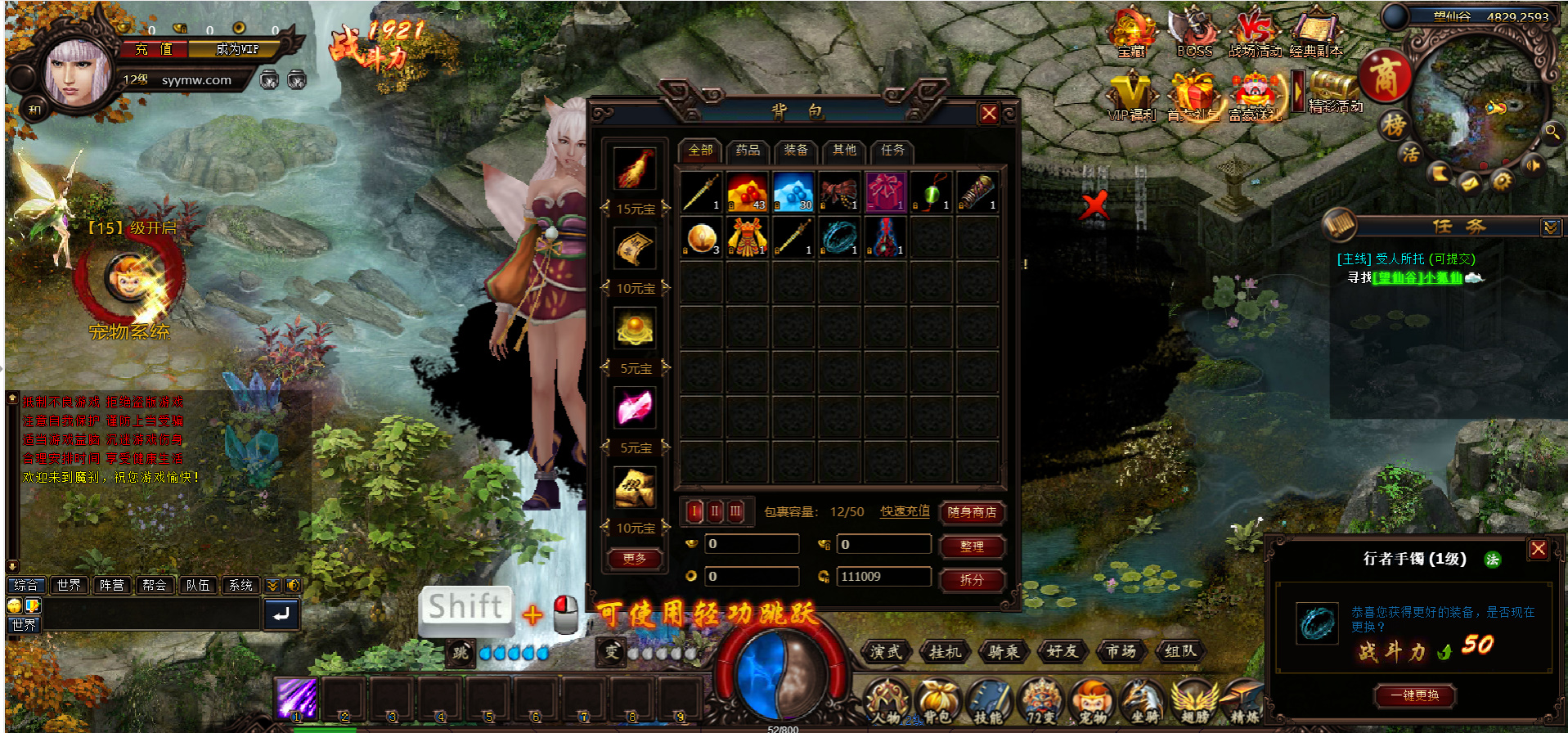Click the 更多 button under shop items

635,559
